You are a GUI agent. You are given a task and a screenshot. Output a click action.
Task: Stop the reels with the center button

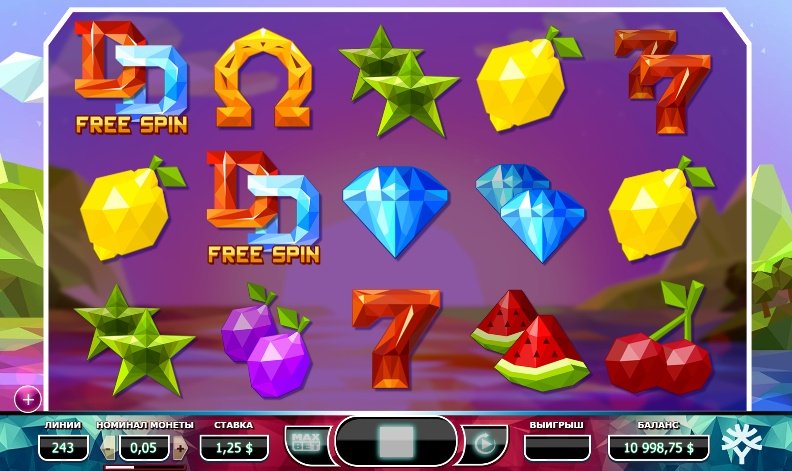[x=398, y=441]
